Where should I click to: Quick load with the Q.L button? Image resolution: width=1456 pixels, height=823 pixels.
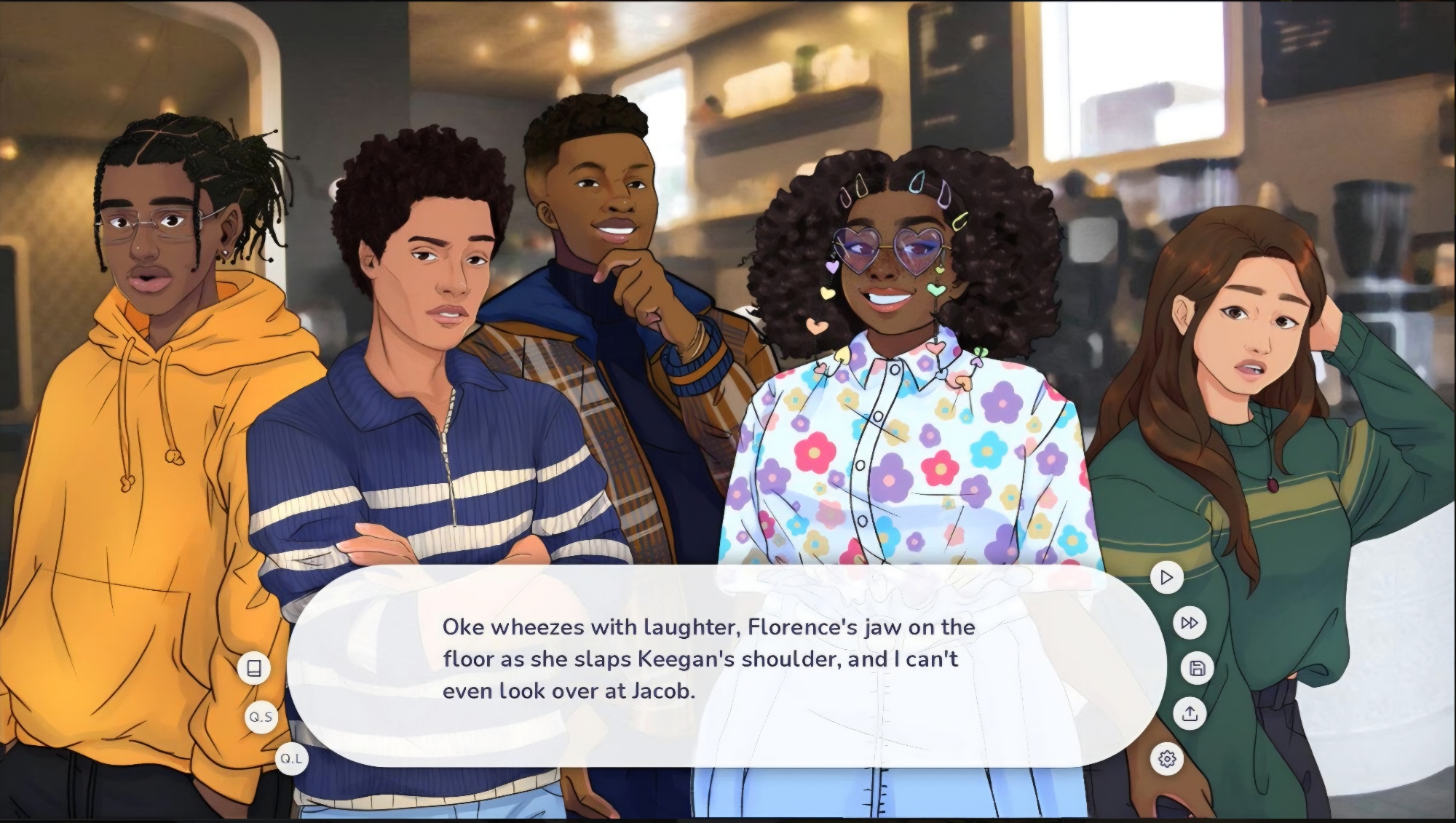(x=291, y=758)
